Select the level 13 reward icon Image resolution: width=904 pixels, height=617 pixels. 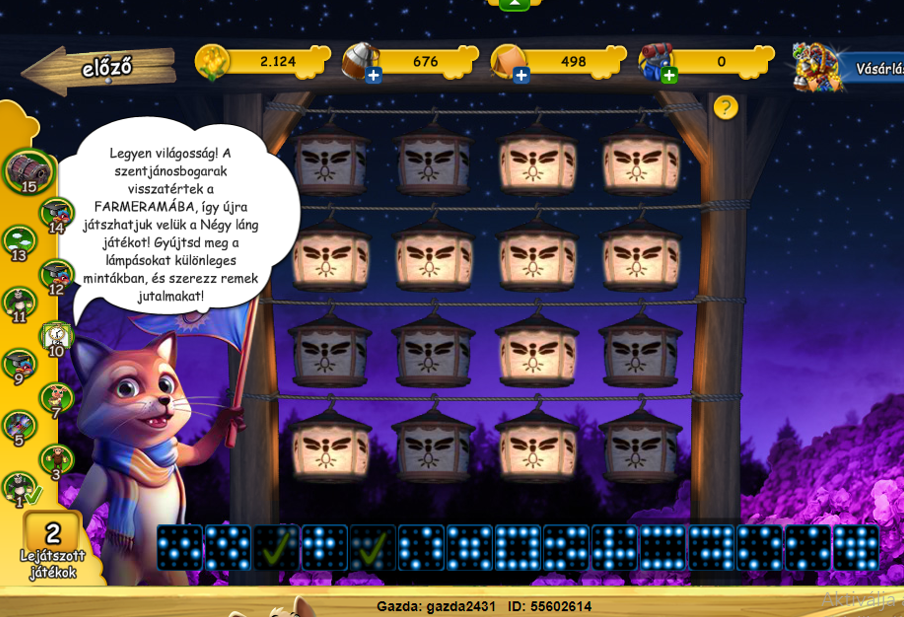(x=20, y=241)
